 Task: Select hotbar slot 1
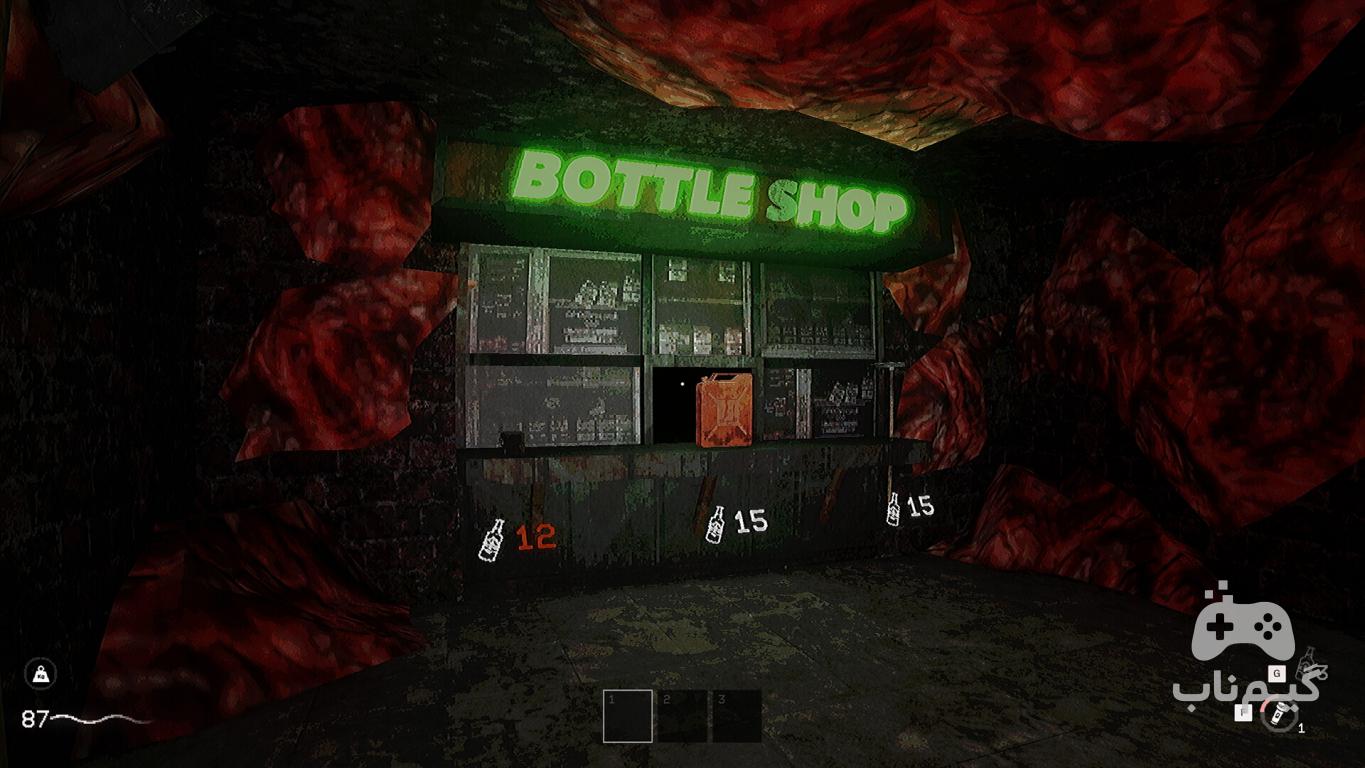coord(628,716)
